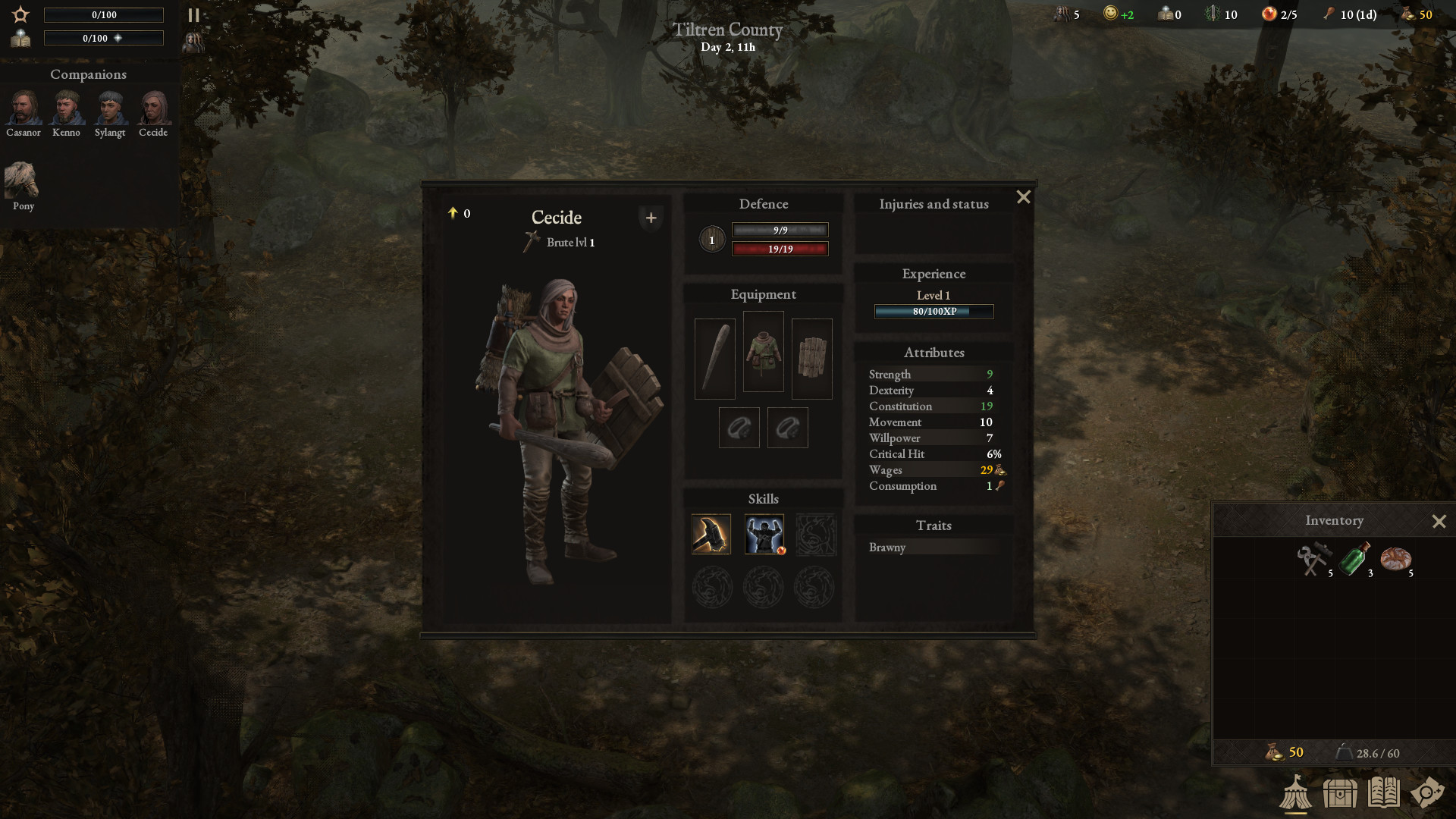Click the shield icon beside Cecide's name
This screenshot has height=819, width=1456.
(712, 239)
